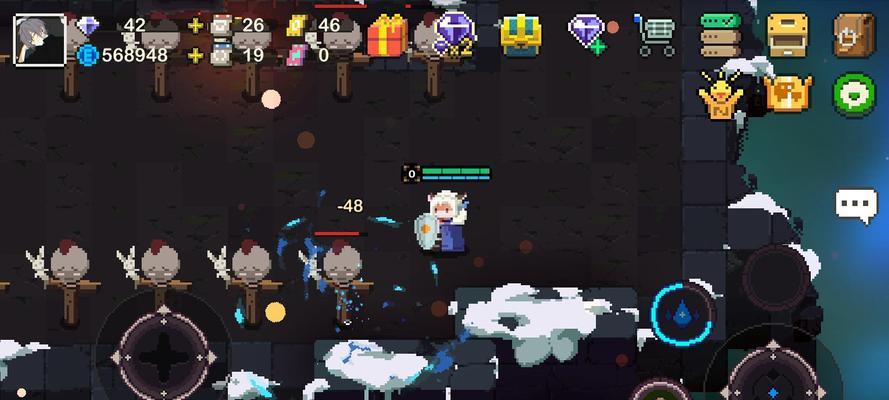Activate the blue water drop skill
The height and width of the screenshot is (400, 889).
coord(683,314)
